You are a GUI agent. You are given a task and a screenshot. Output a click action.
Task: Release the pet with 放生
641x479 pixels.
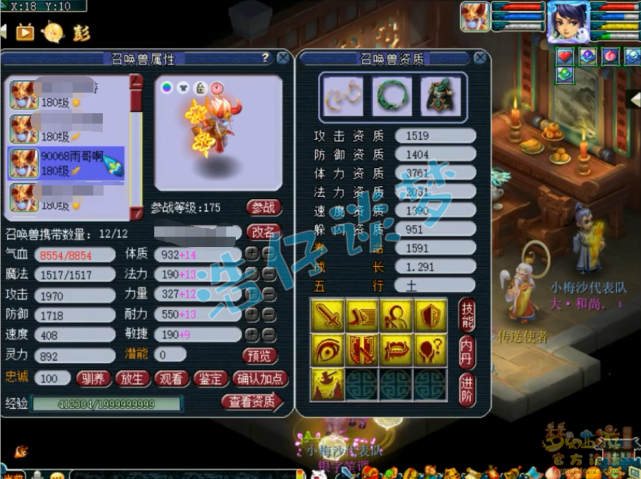click(130, 379)
